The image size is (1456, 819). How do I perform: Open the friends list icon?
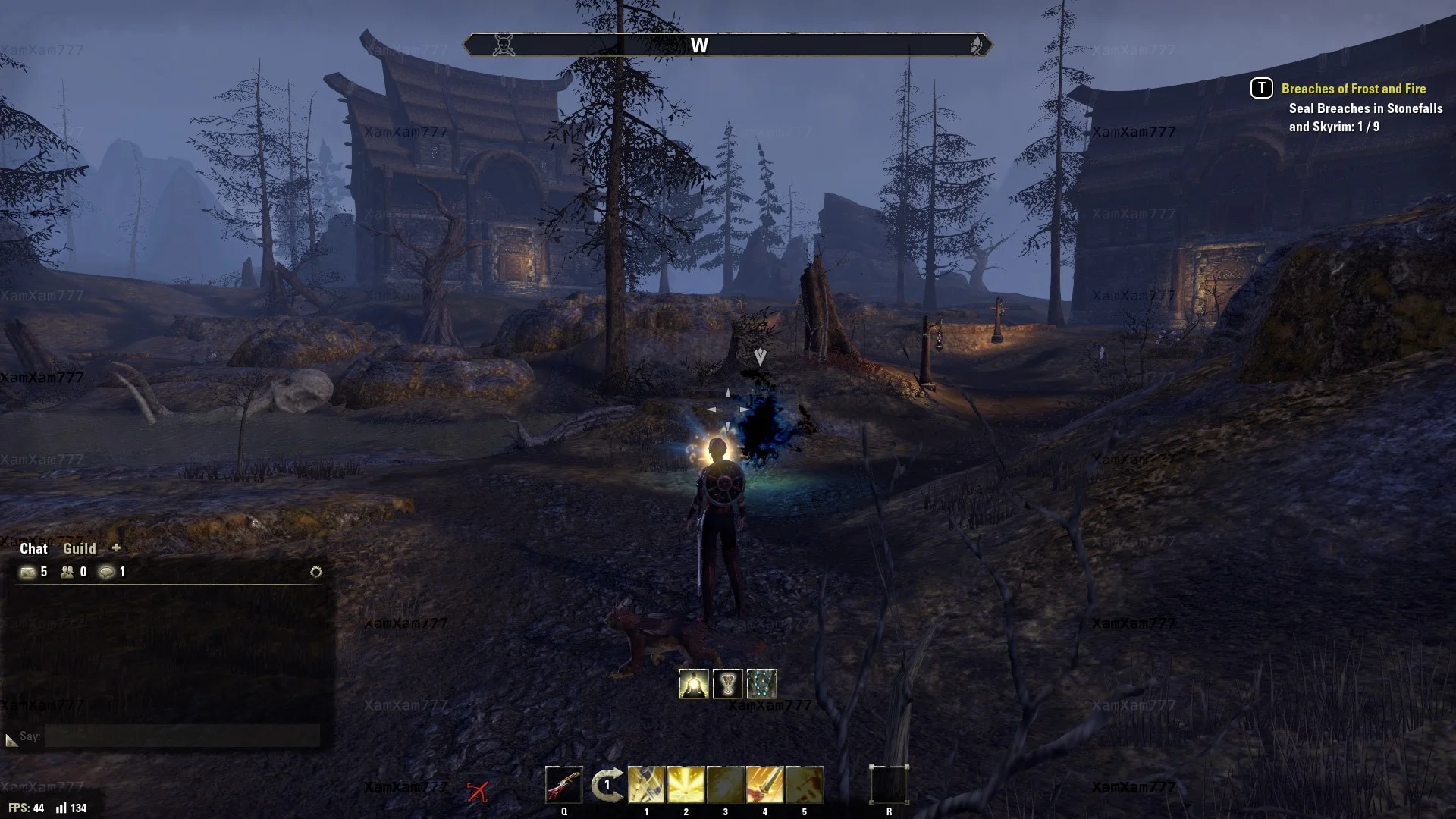(67, 572)
